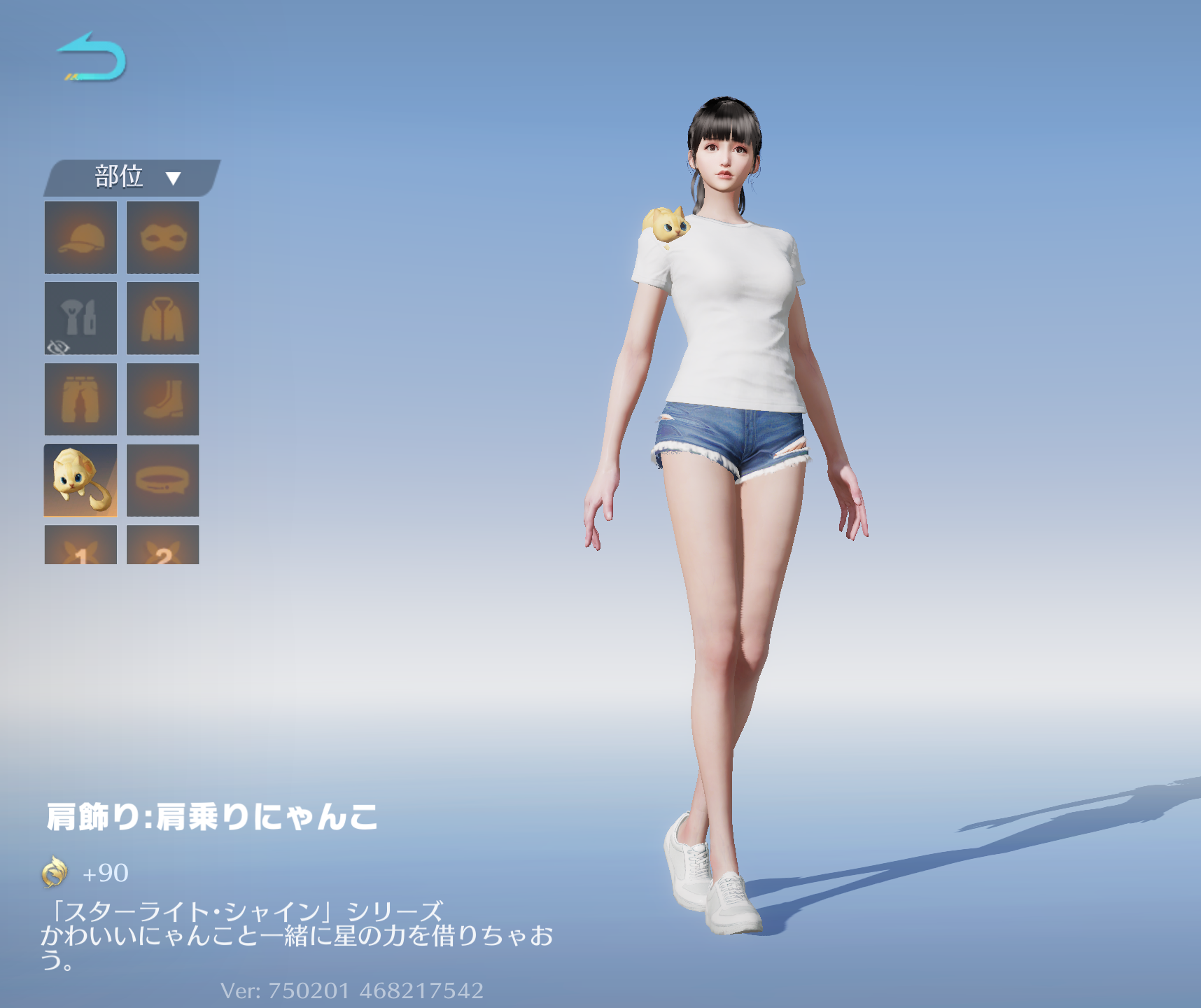Select the slot numbered 2

[162, 546]
